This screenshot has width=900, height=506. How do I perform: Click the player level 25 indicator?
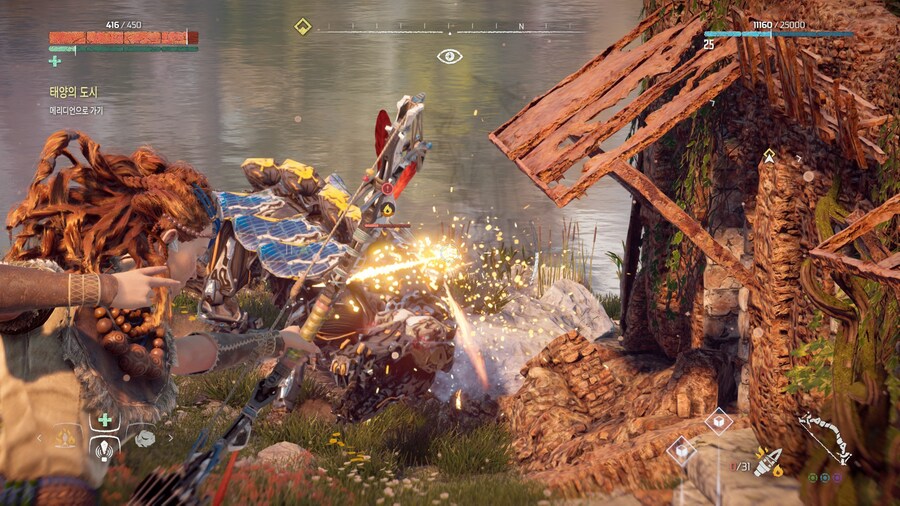tap(709, 45)
